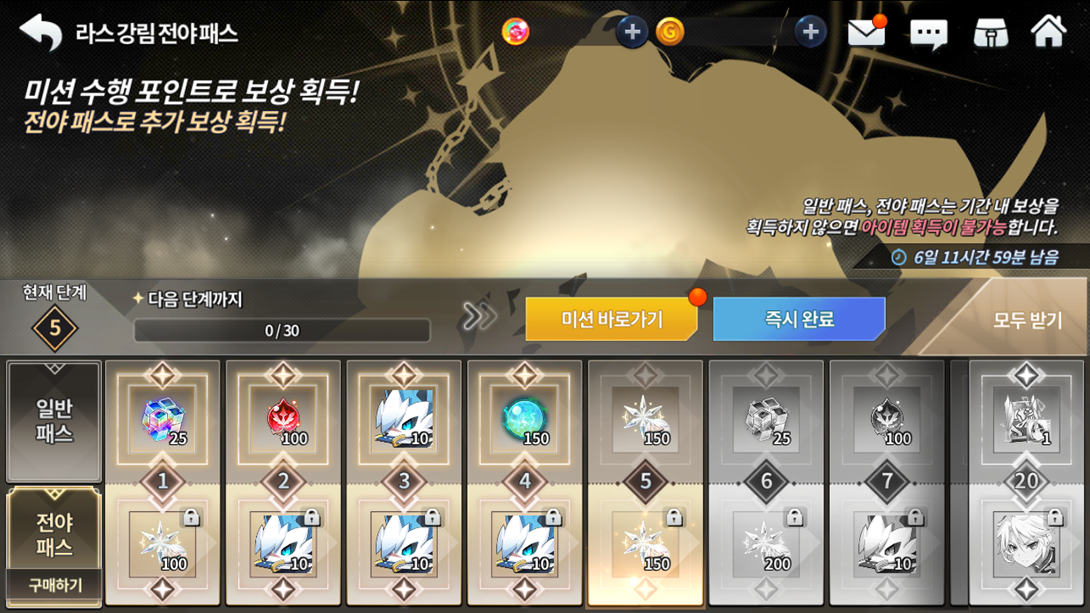Claim all rewards with 모두 받기
The height and width of the screenshot is (613, 1090).
[1027, 321]
